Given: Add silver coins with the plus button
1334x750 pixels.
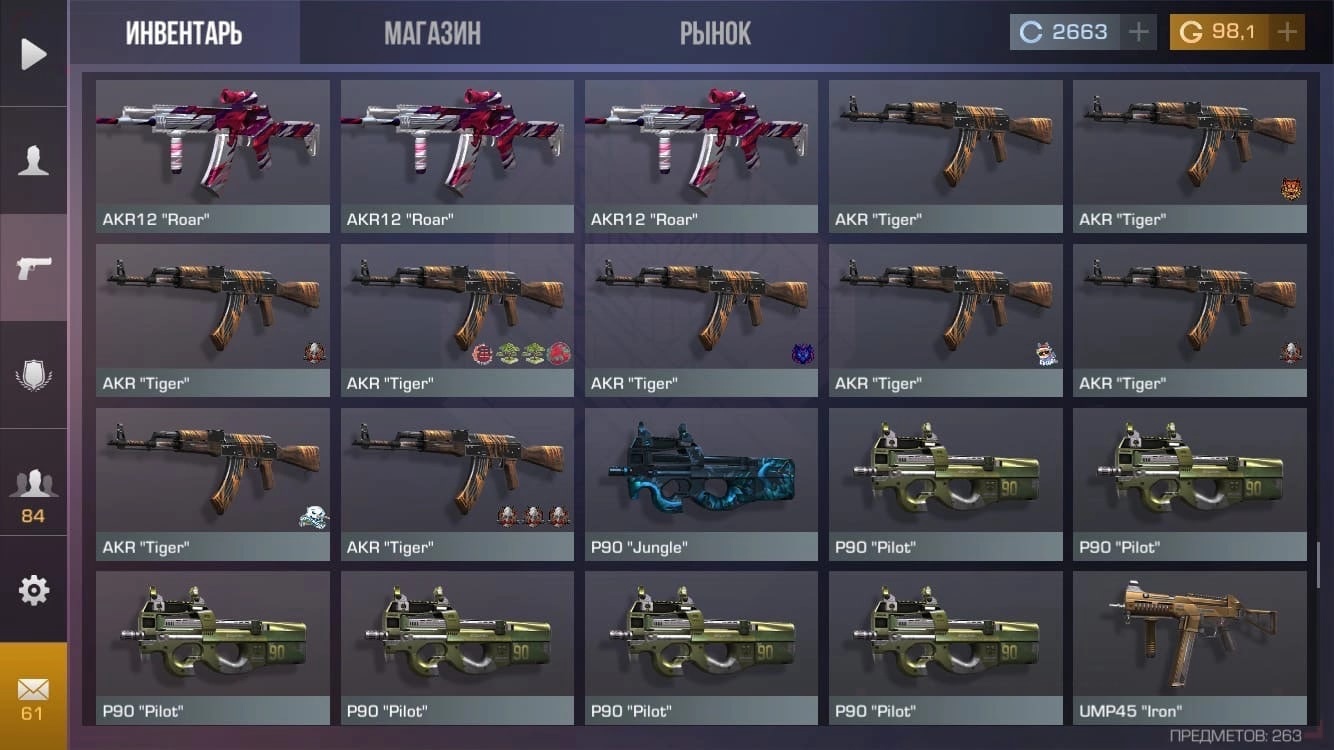Looking at the screenshot, I should tap(1138, 32).
